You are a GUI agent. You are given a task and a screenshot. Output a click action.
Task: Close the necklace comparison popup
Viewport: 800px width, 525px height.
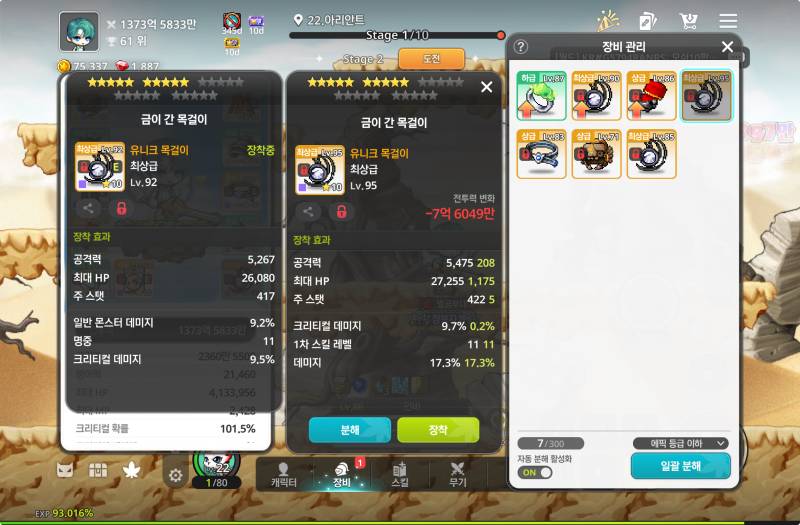pyautogui.click(x=486, y=87)
